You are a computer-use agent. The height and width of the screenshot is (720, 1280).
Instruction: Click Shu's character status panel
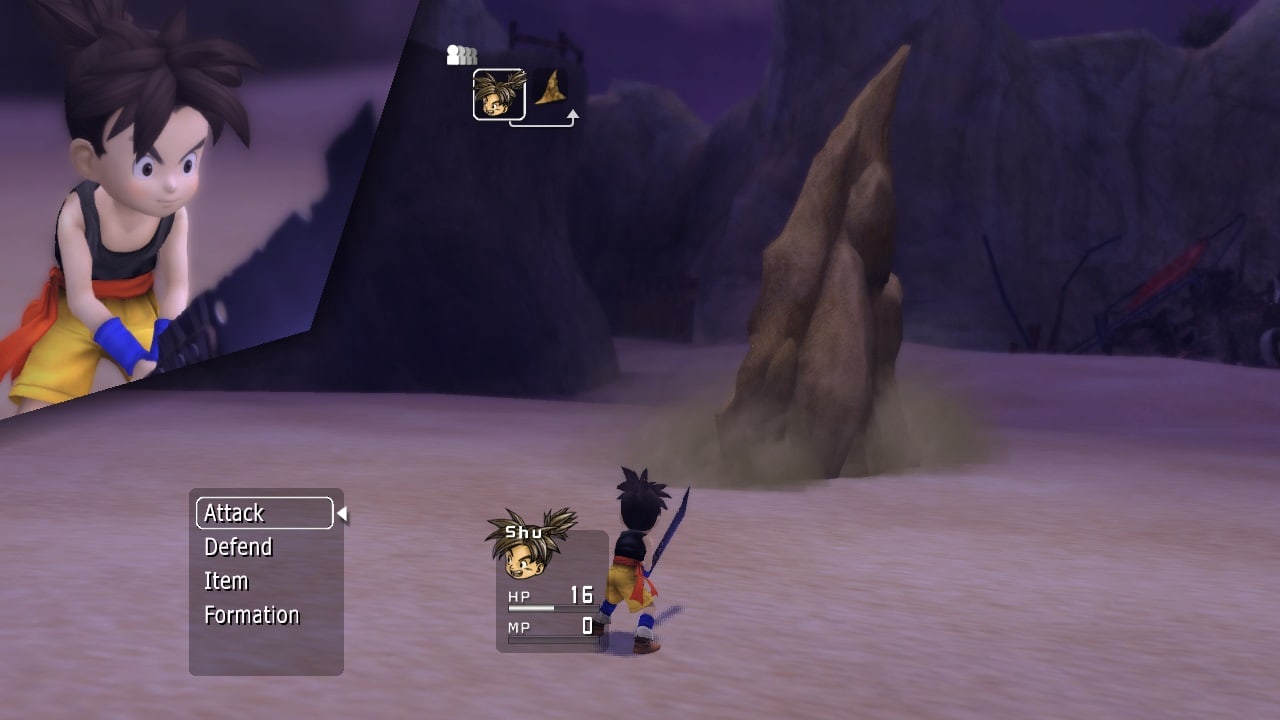(x=551, y=590)
